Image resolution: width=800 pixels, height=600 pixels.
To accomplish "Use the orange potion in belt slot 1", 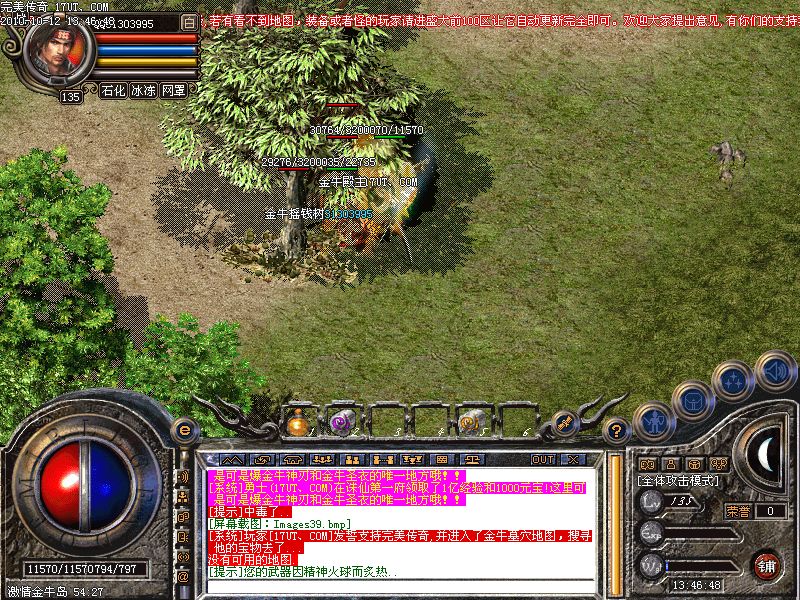I will coord(297,422).
